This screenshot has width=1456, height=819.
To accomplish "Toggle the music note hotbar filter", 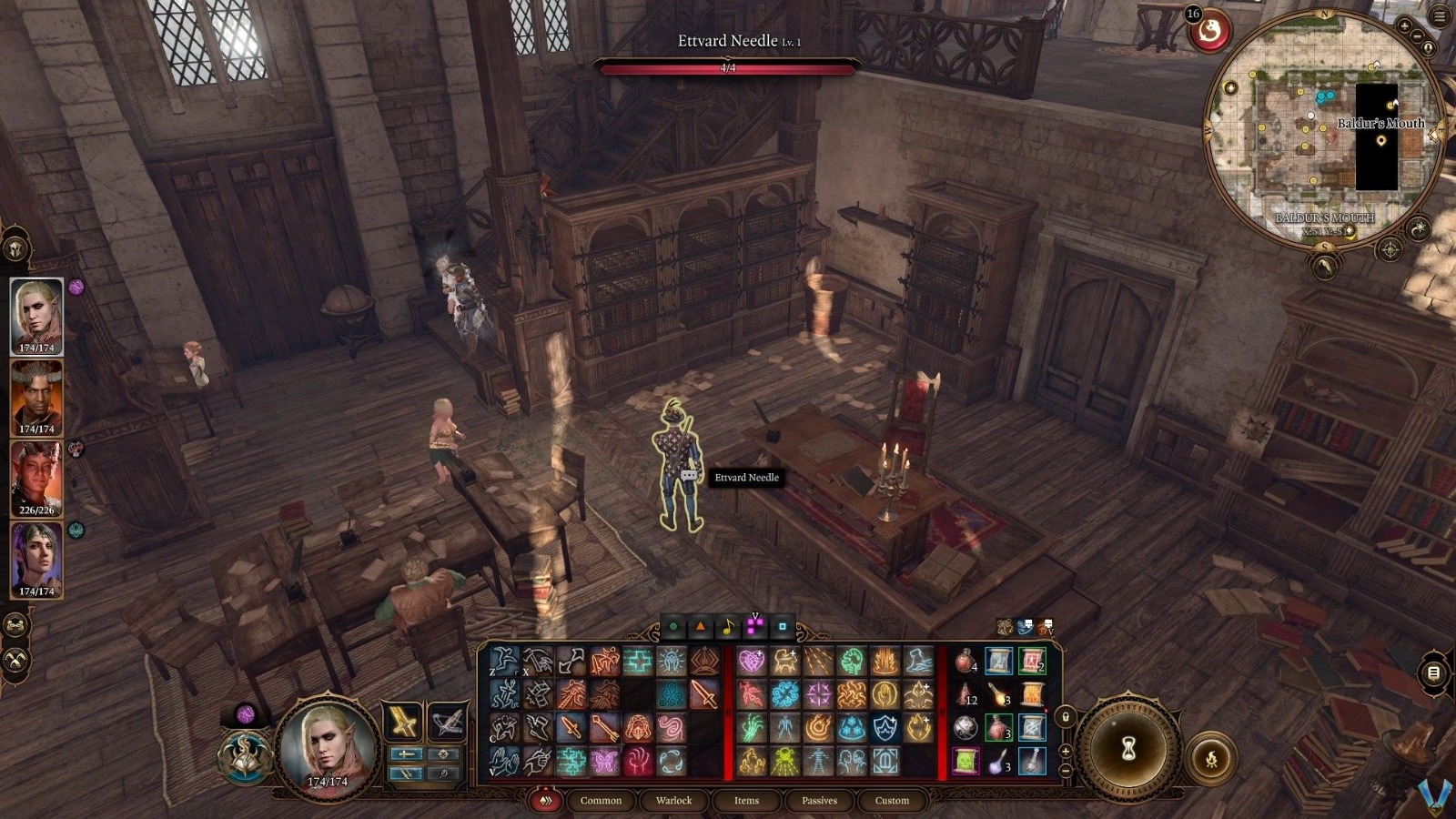I will click(728, 626).
